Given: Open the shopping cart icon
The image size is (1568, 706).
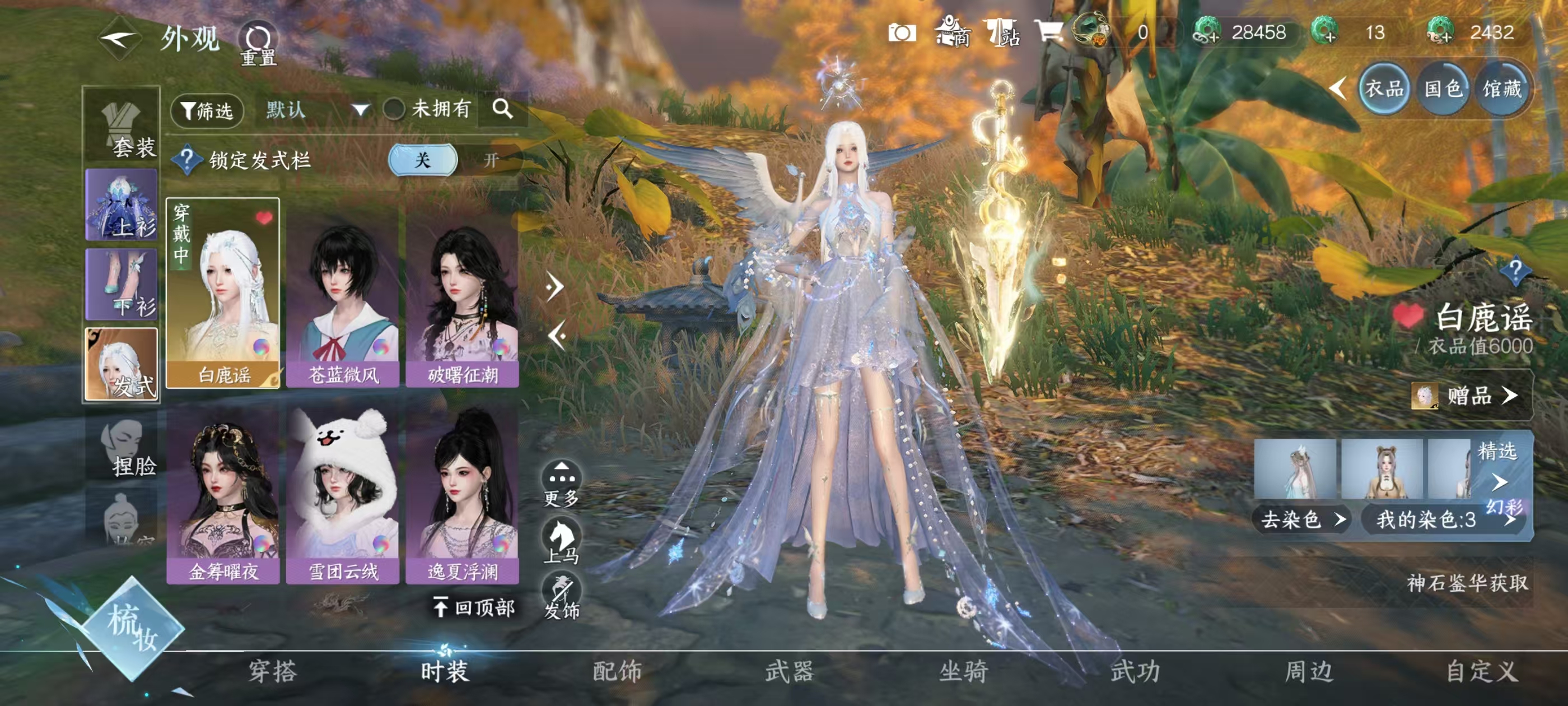Looking at the screenshot, I should pos(1048,30).
